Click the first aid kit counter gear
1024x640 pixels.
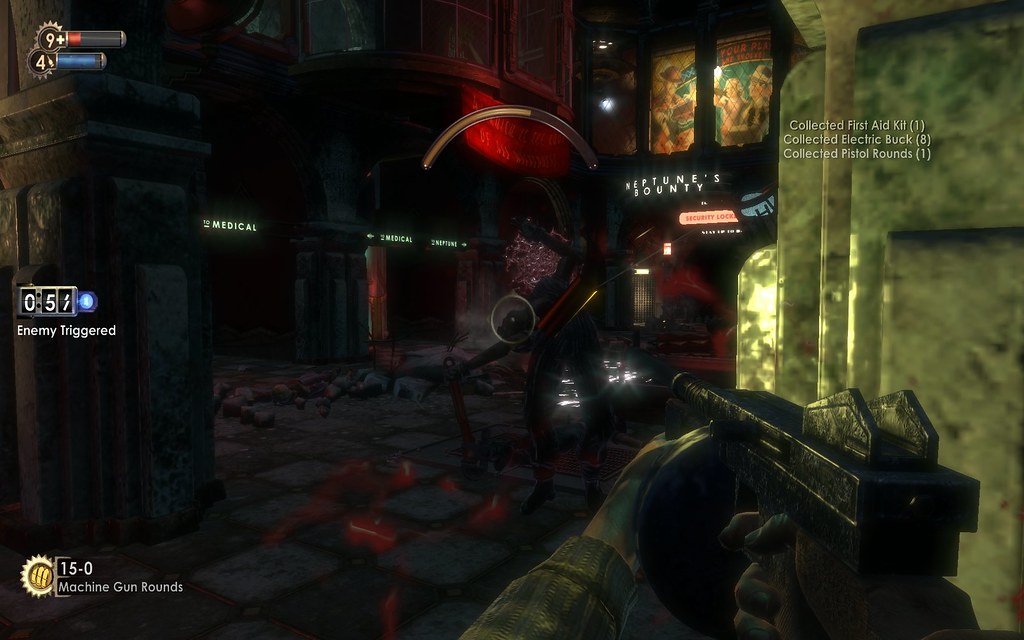[51, 40]
